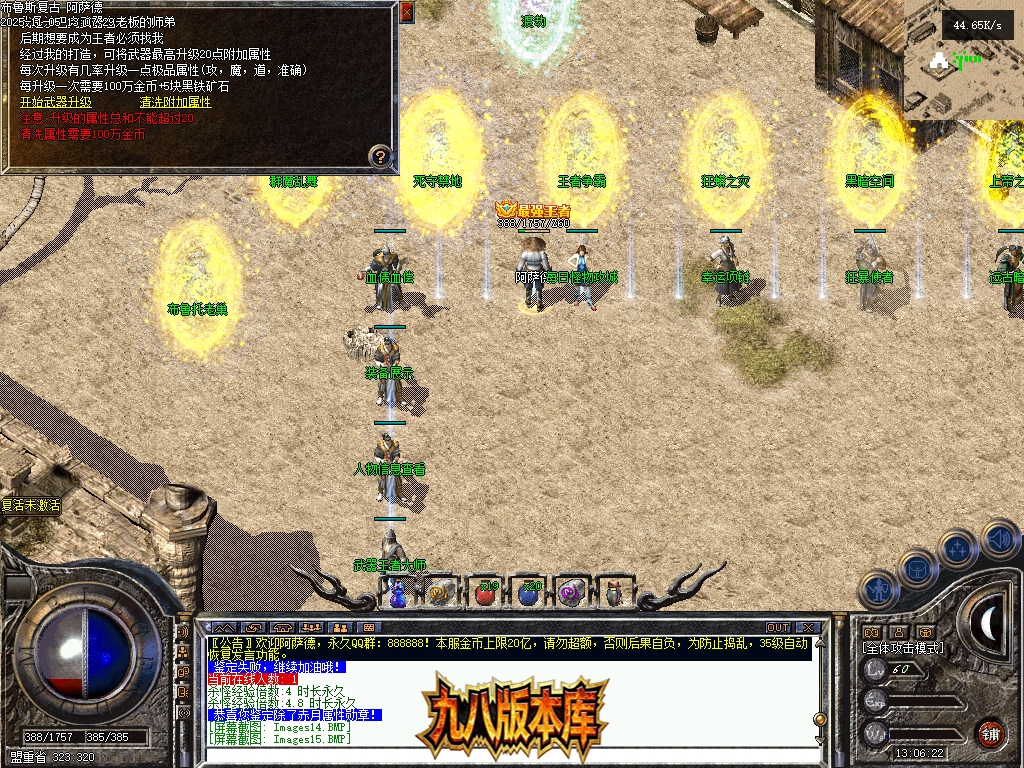1024x768 pixels.
Task: Click the chat log scrollbar knob
Action: pyautogui.click(x=818, y=719)
